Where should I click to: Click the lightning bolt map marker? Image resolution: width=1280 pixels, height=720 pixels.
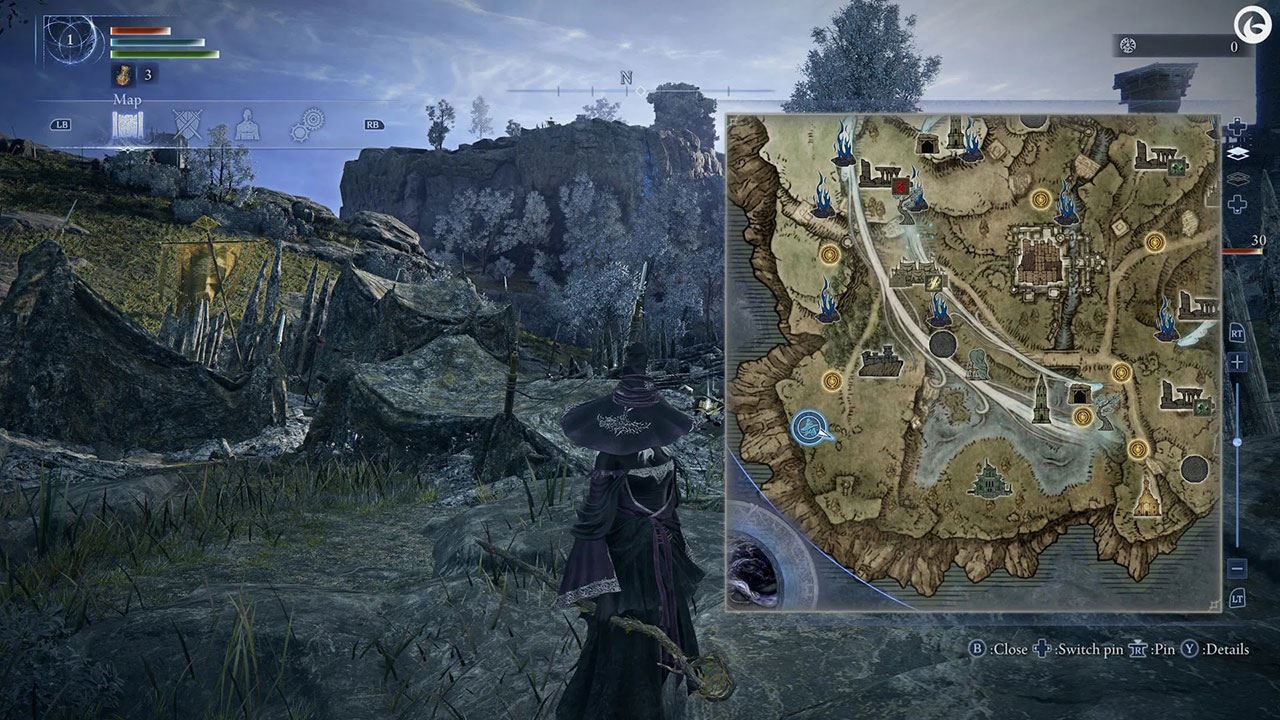934,283
